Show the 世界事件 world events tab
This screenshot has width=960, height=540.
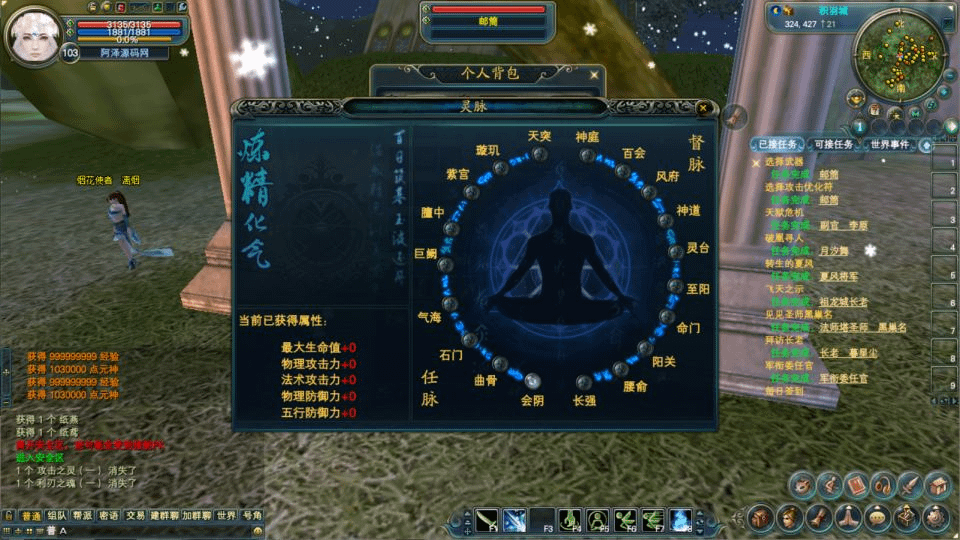coord(889,145)
